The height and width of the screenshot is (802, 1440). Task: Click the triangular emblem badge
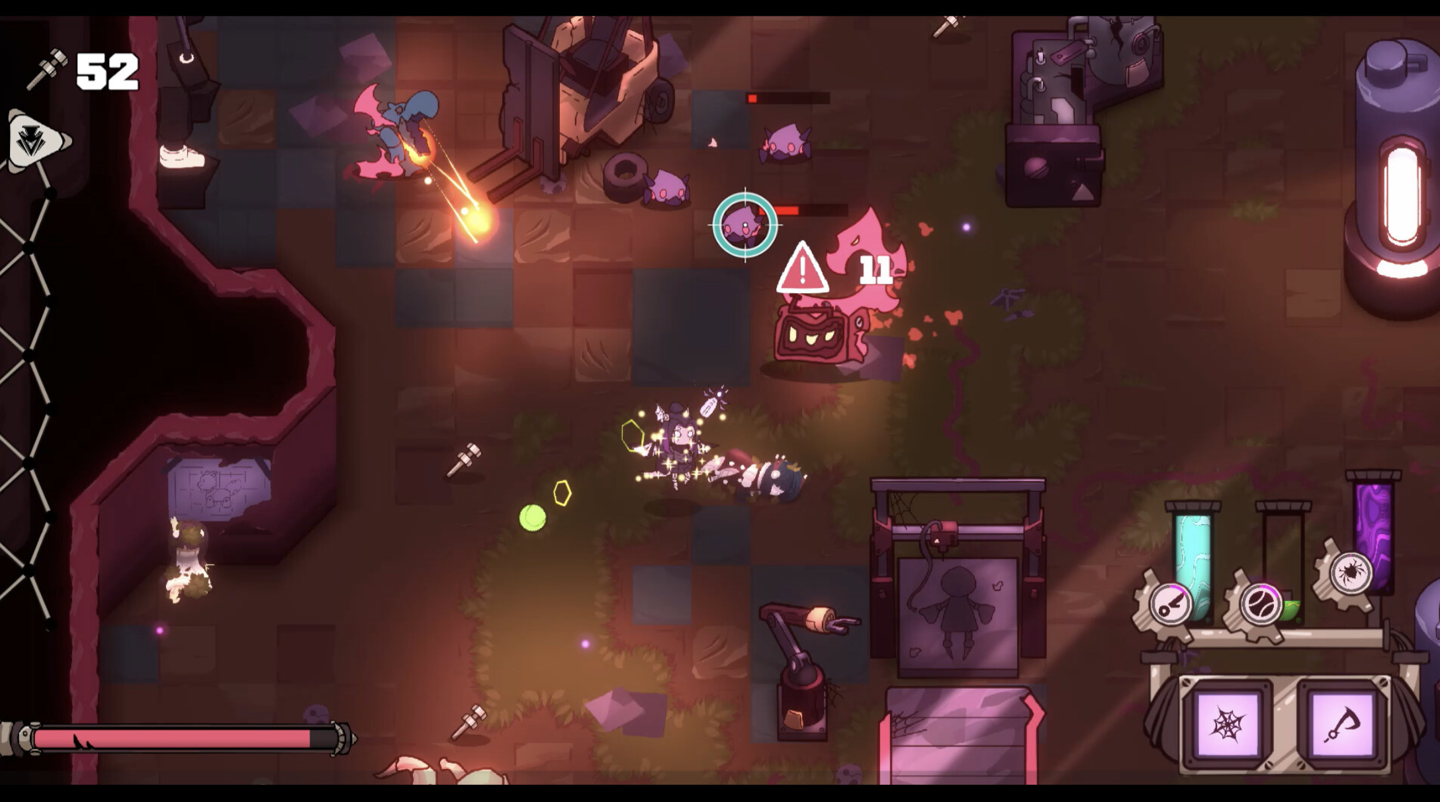click(34, 142)
